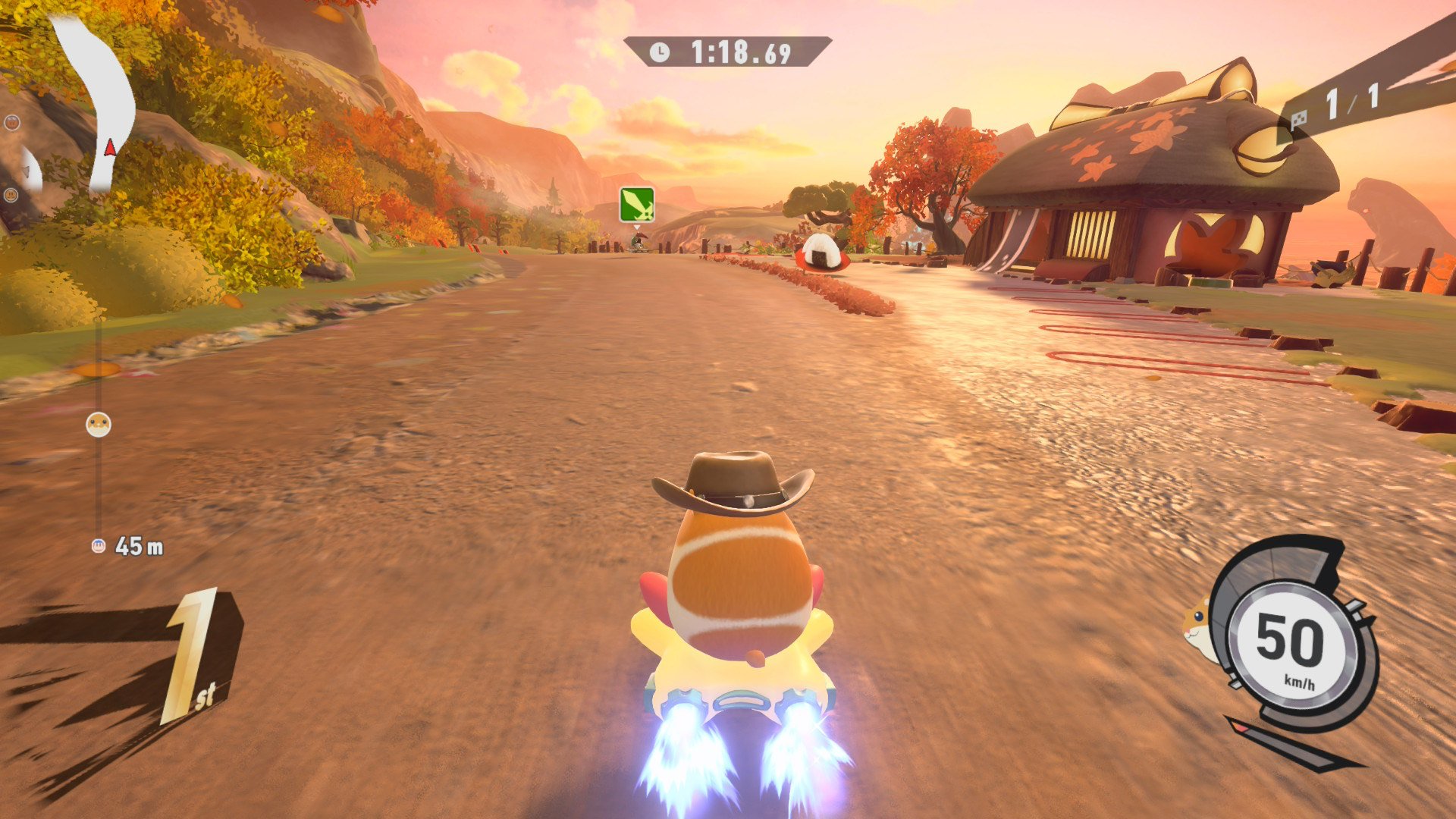Click the racer face on the progress line
The image size is (1456, 819).
[99, 424]
